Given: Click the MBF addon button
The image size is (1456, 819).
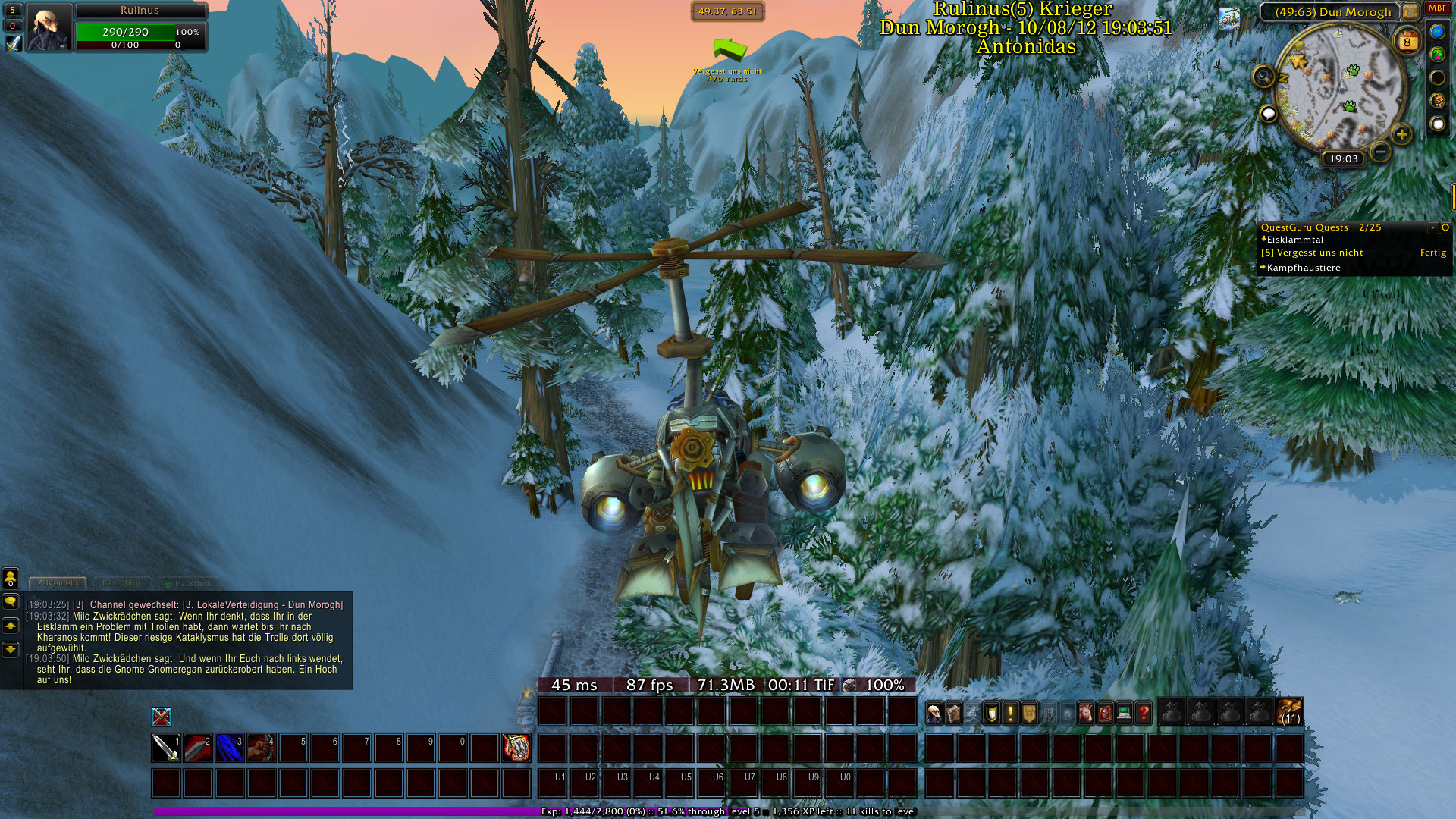Looking at the screenshot, I should [1437, 8].
